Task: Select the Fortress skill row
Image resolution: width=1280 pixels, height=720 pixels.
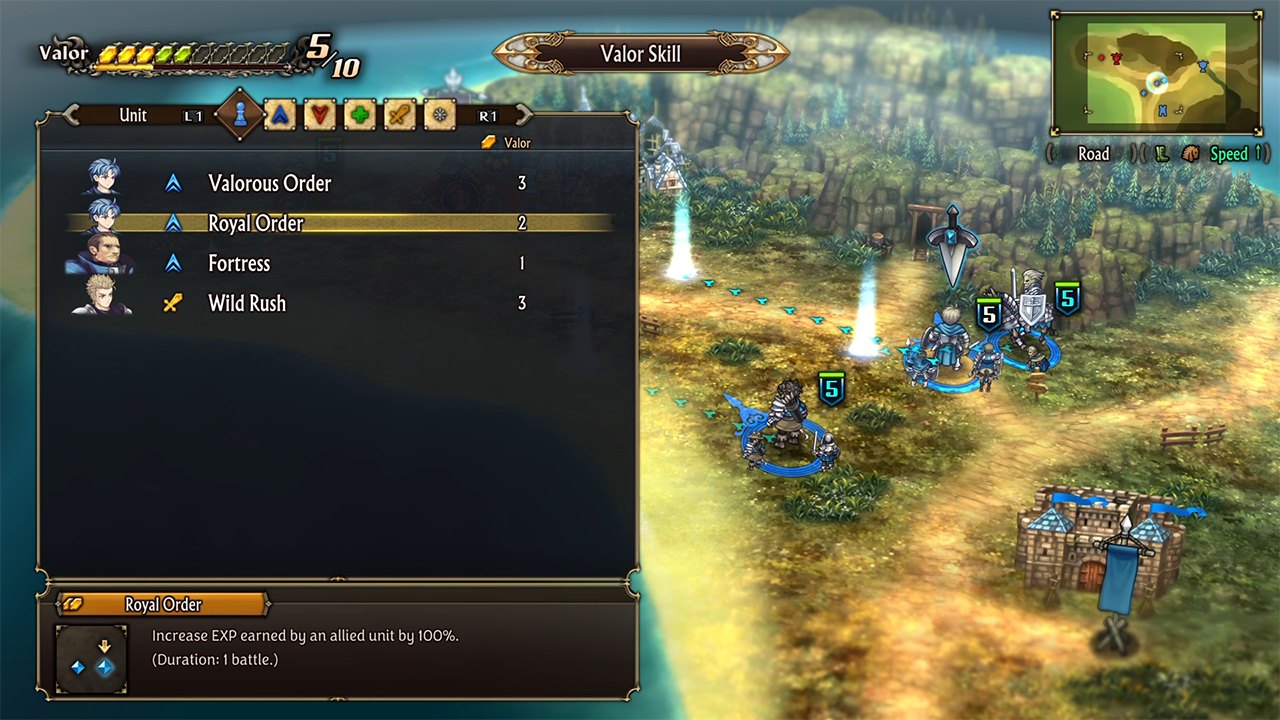Action: tap(239, 263)
